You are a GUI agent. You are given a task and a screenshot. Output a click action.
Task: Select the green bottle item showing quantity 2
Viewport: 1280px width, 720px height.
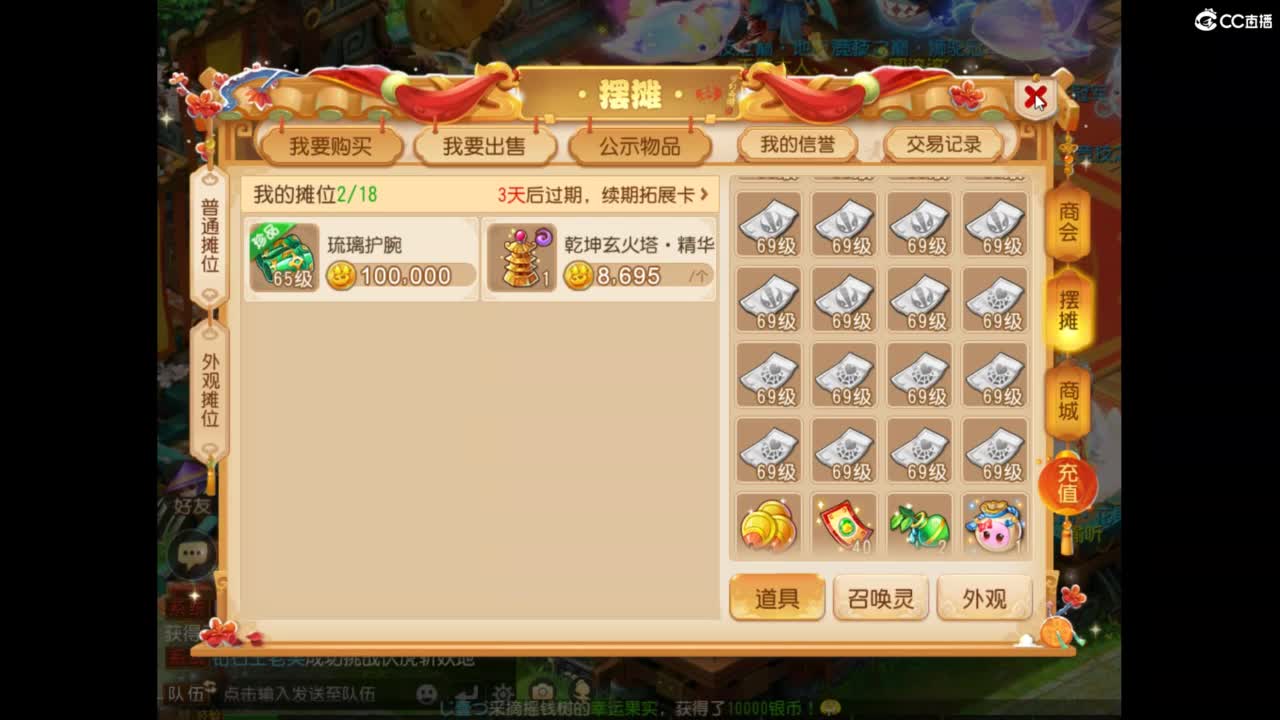pyautogui.click(x=920, y=524)
